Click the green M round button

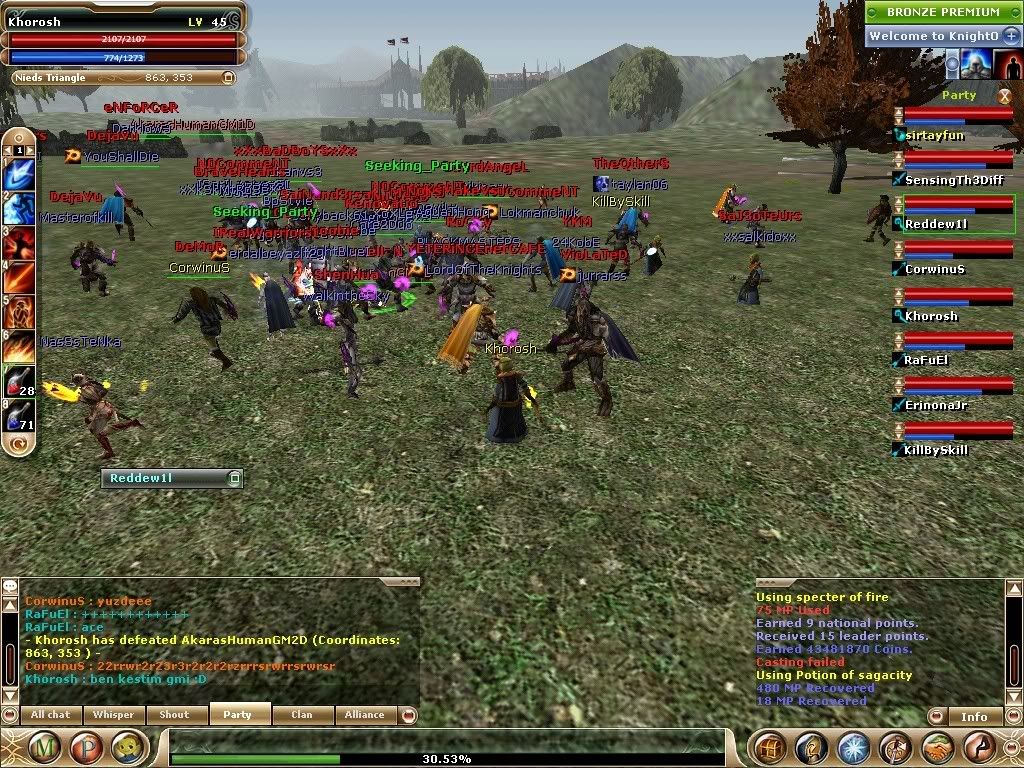click(44, 746)
